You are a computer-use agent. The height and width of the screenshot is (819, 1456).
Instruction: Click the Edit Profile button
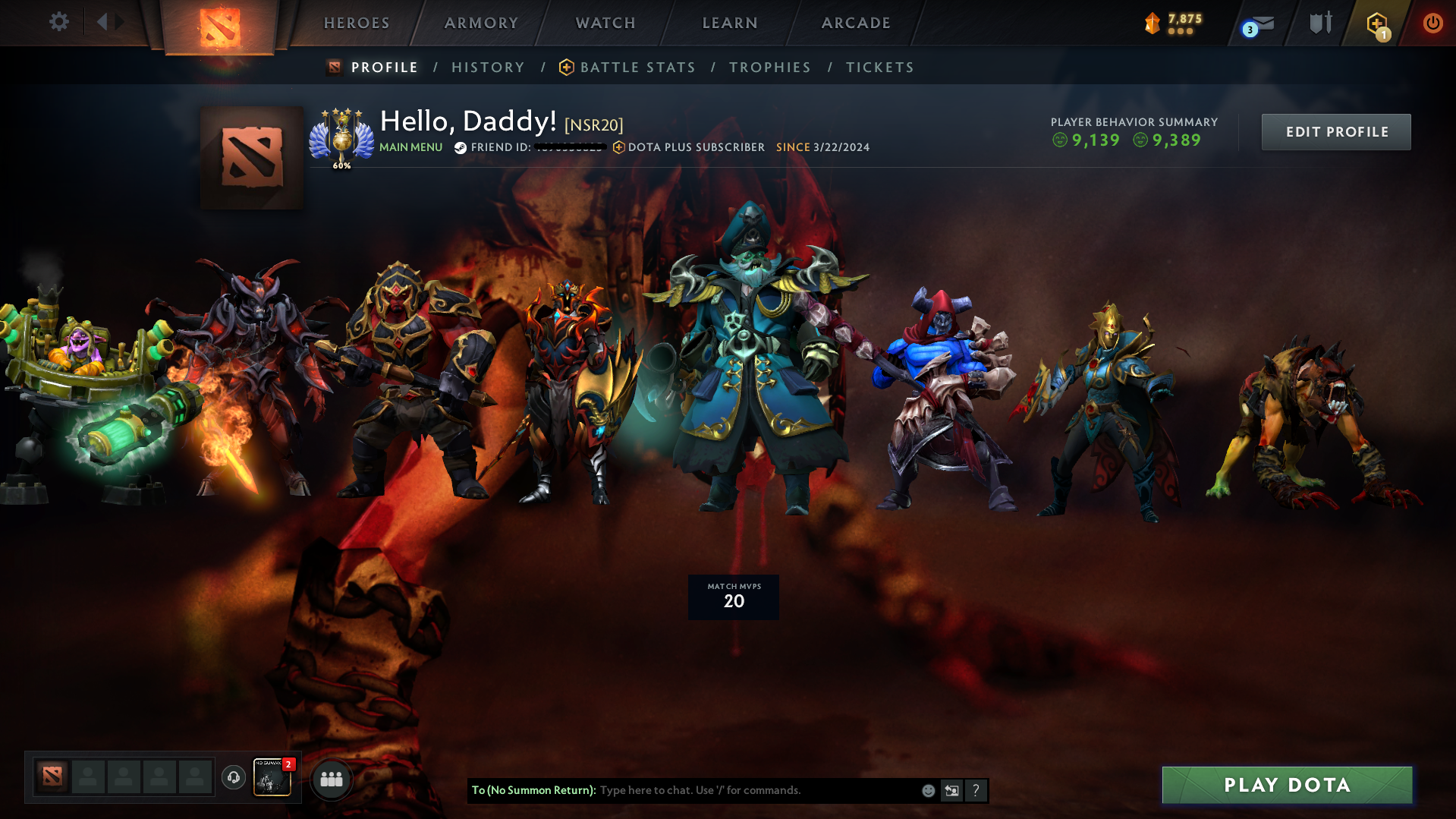(1335, 131)
